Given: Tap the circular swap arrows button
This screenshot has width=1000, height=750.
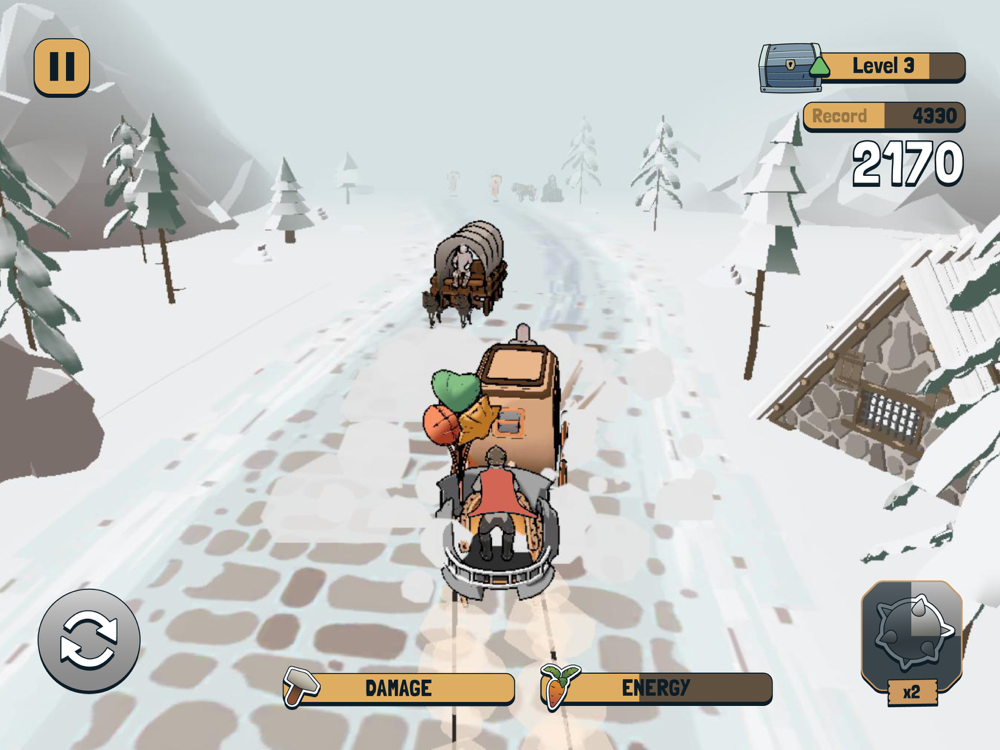Looking at the screenshot, I should tap(89, 641).
